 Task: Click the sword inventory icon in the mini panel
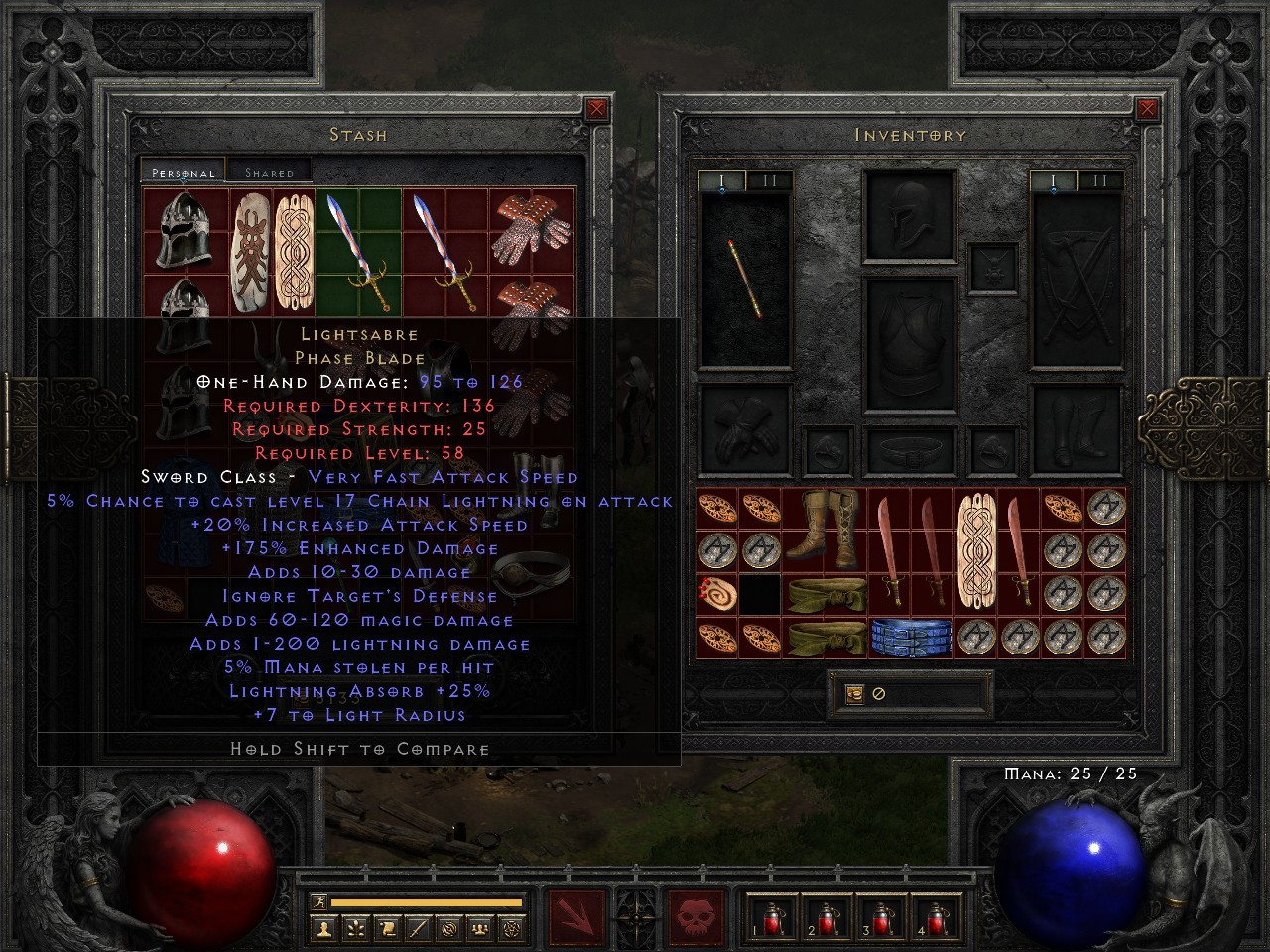point(418,930)
